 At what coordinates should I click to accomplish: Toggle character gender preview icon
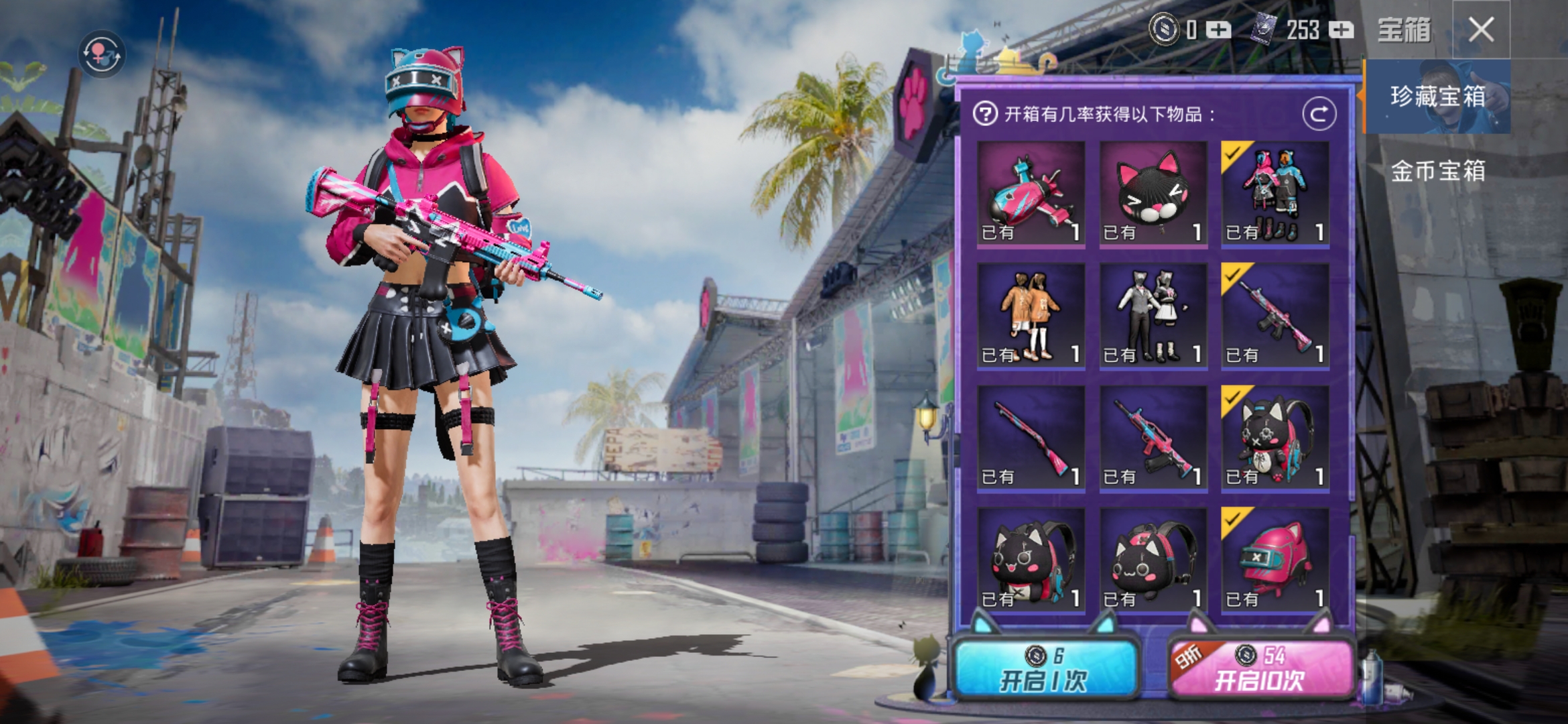click(x=101, y=54)
